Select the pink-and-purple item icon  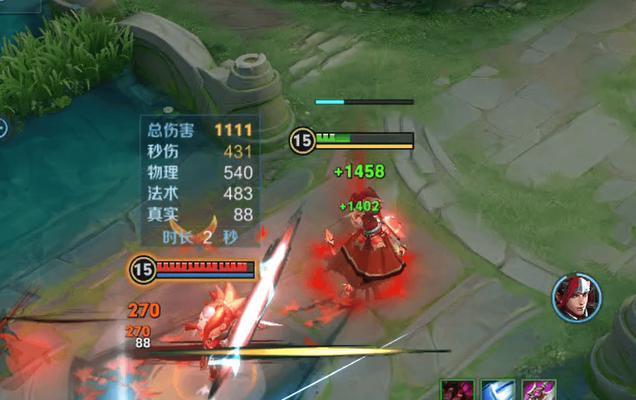tap(537, 390)
